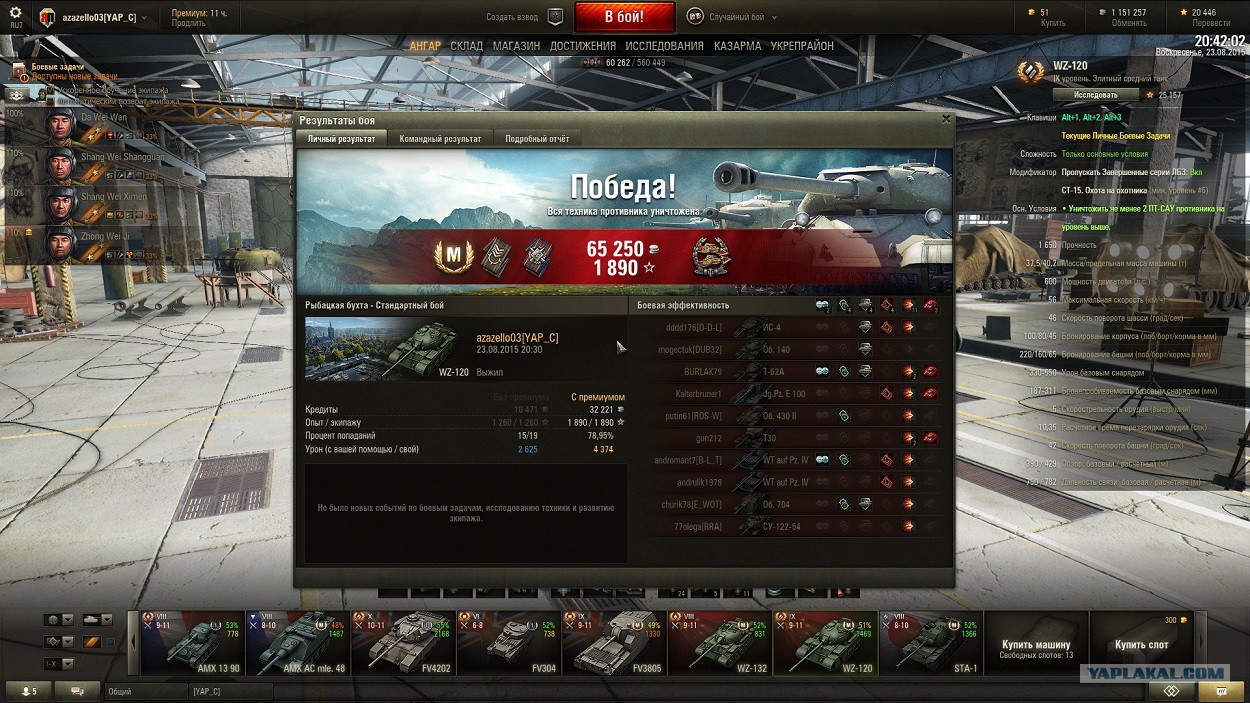The width and height of the screenshot is (1250, 703).
Task: Open the Достижения section
Action: point(582,46)
